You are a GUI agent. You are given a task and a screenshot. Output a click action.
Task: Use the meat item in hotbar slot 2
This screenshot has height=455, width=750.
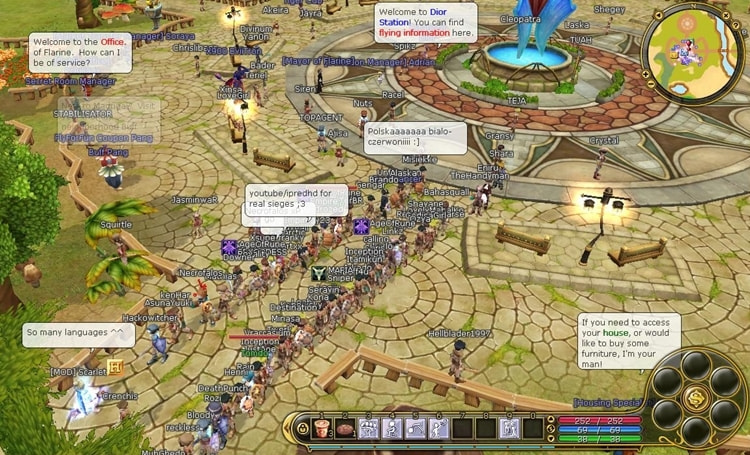click(345, 429)
